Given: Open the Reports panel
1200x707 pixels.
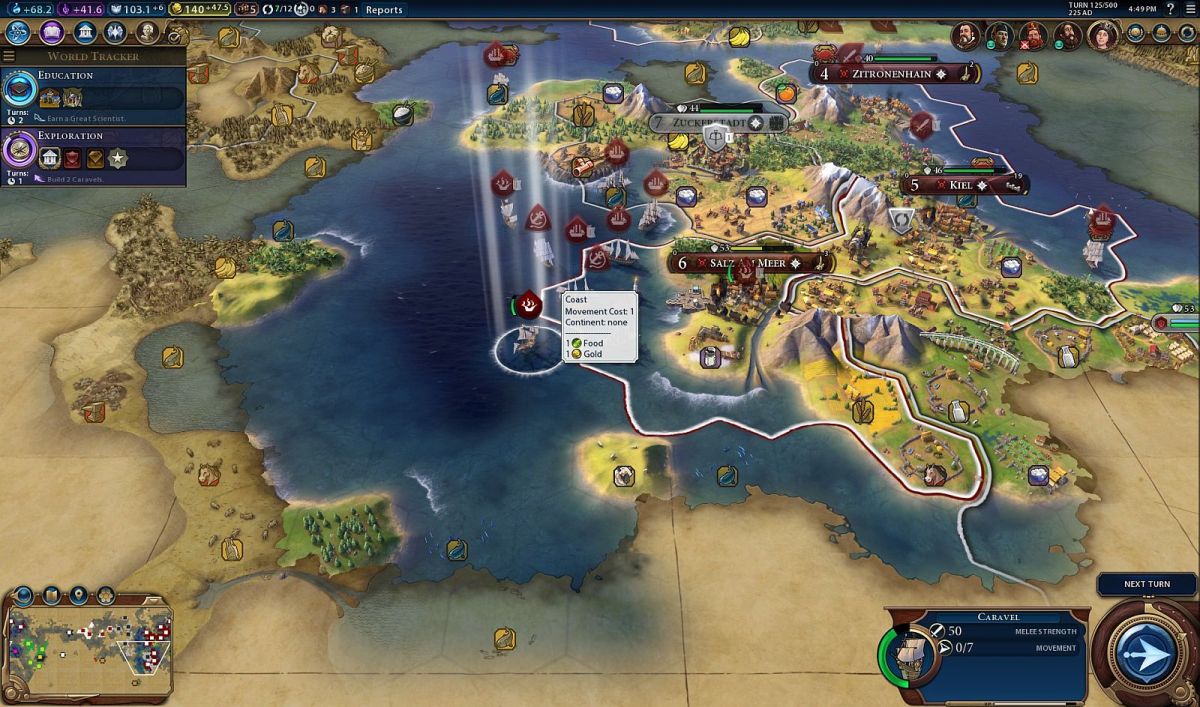Looking at the screenshot, I should (x=384, y=10).
